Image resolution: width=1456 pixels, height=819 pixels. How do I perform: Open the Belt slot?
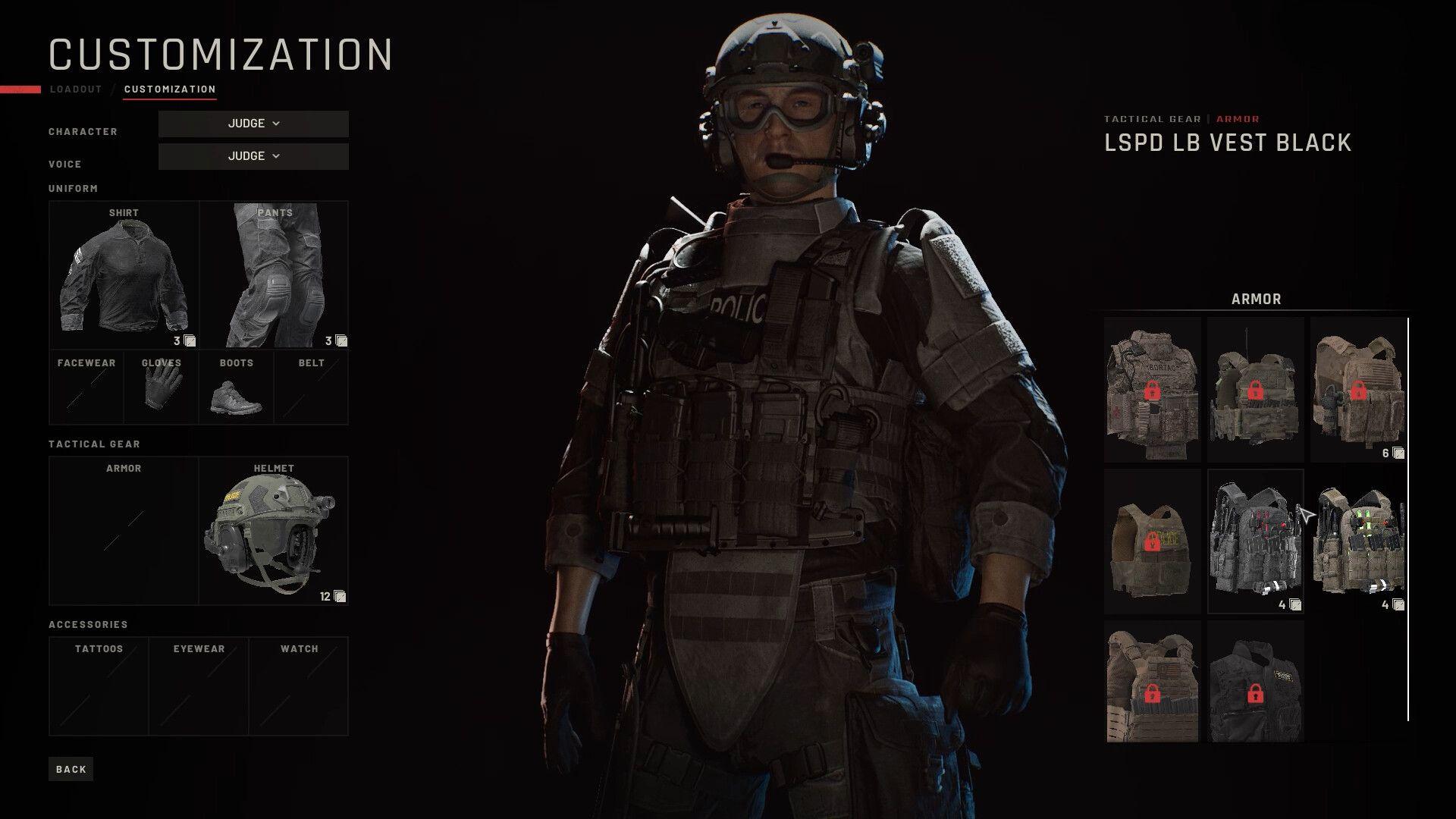[x=311, y=387]
